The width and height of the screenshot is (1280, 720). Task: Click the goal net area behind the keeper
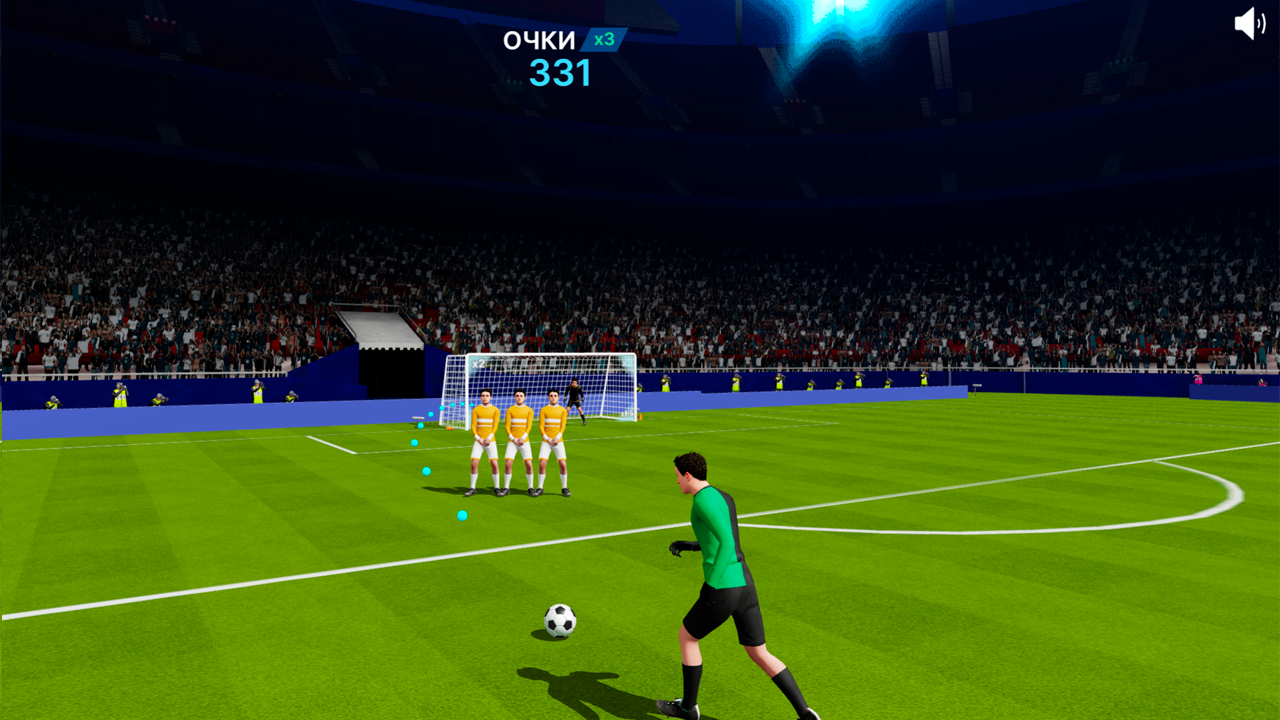600,385
